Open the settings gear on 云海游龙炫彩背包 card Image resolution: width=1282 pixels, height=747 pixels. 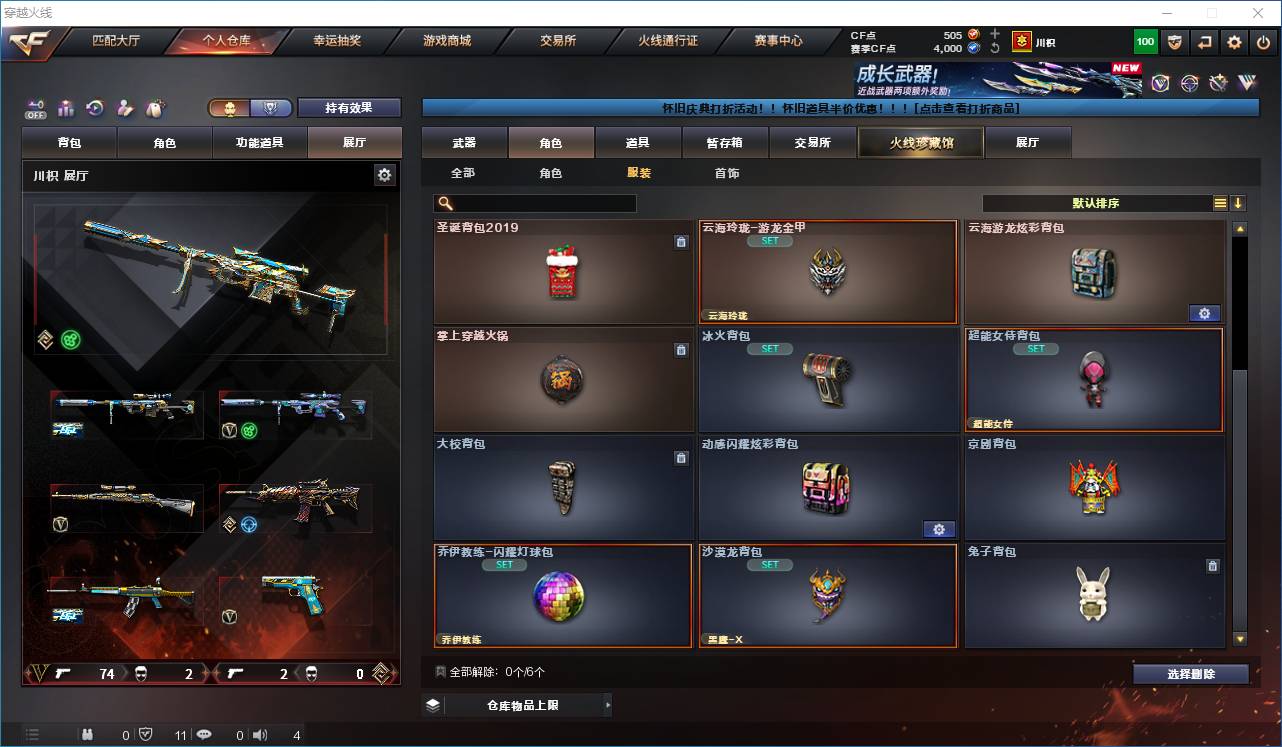pos(1204,313)
